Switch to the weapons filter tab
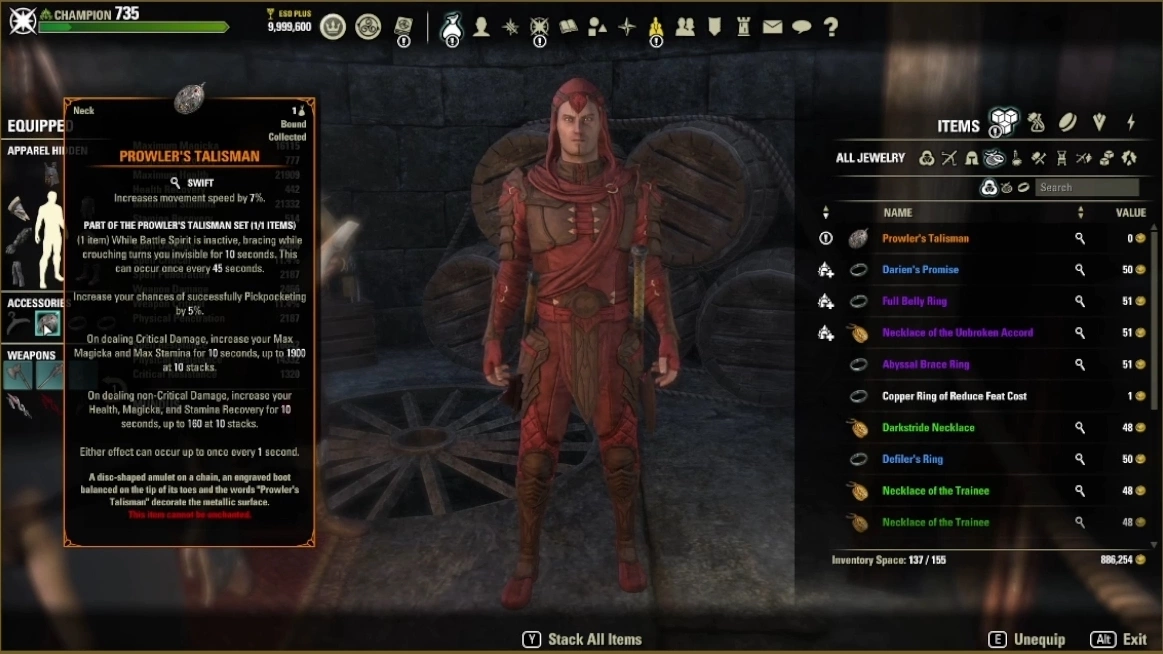This screenshot has height=654, width=1163. pyautogui.click(x=949, y=158)
